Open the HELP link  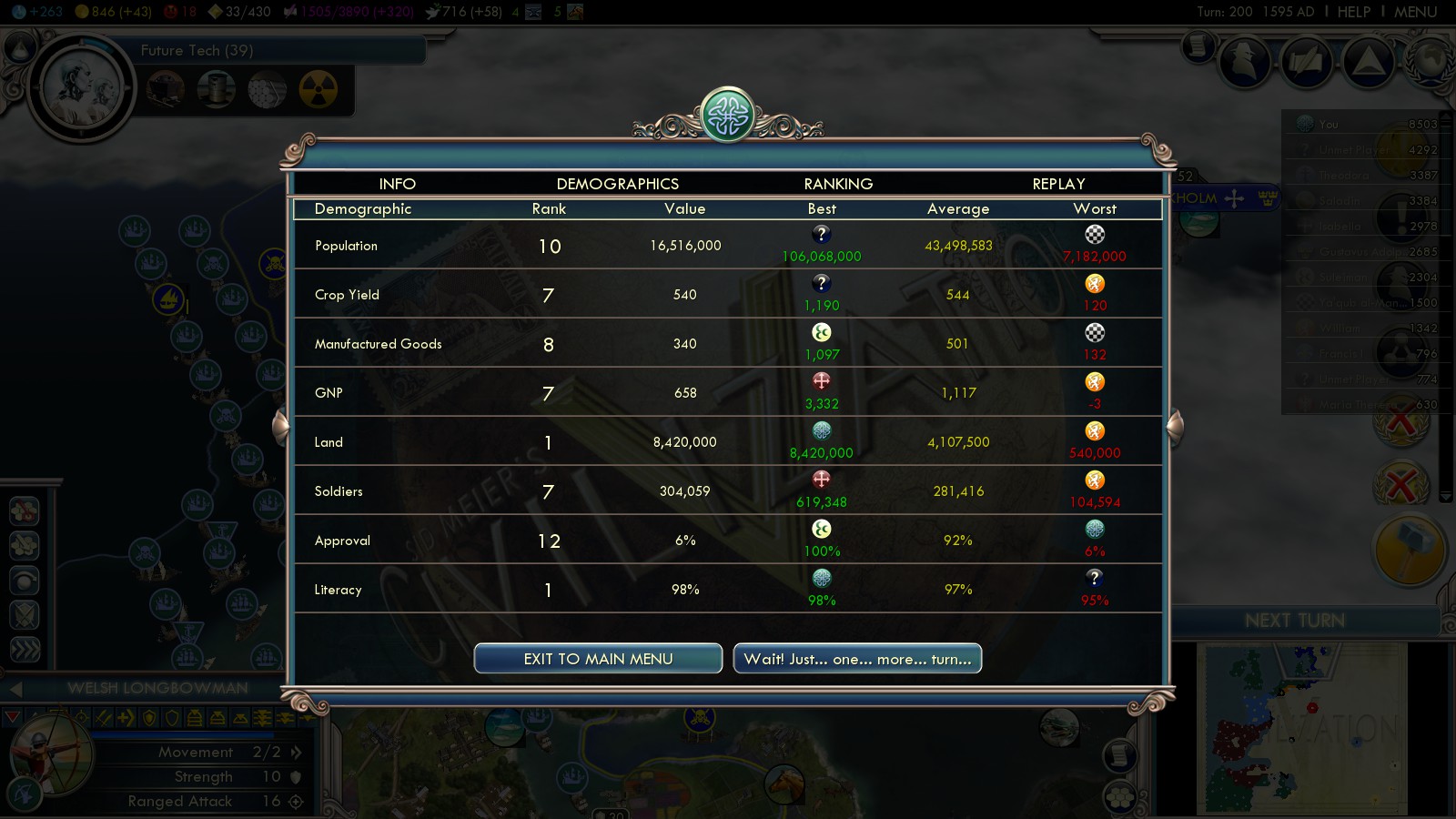[x=1353, y=12]
